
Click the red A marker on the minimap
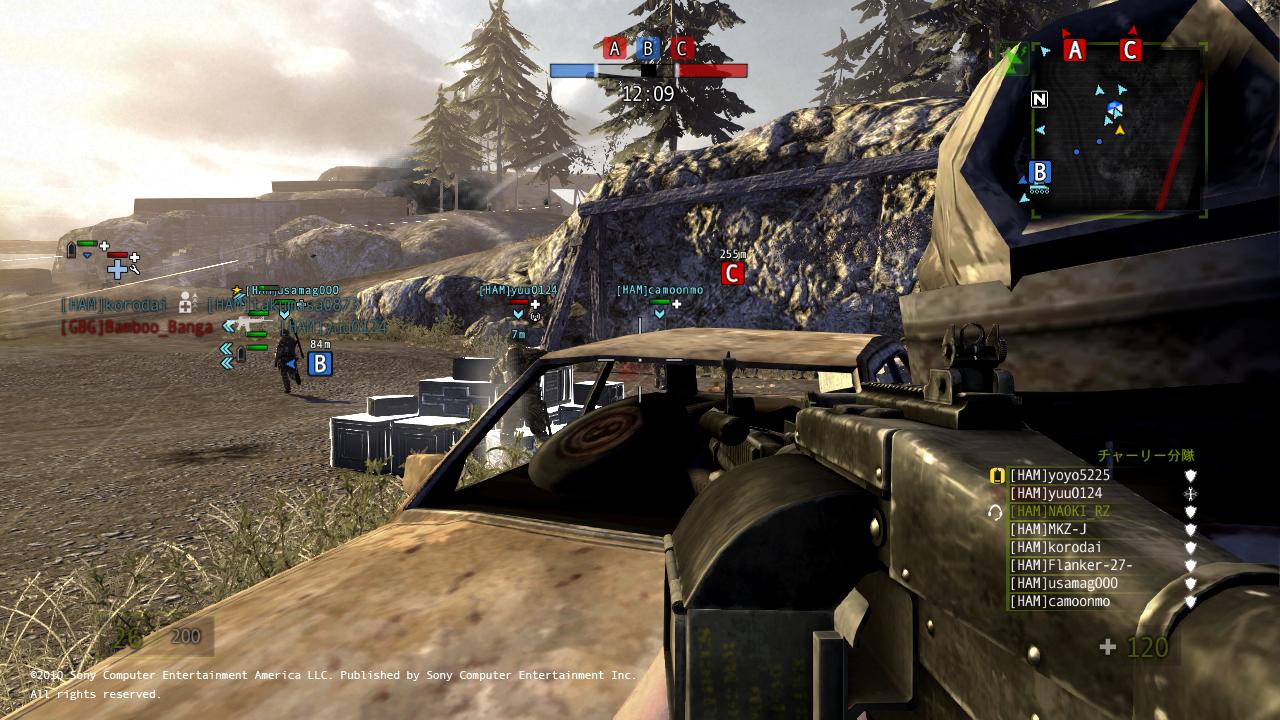(1075, 50)
